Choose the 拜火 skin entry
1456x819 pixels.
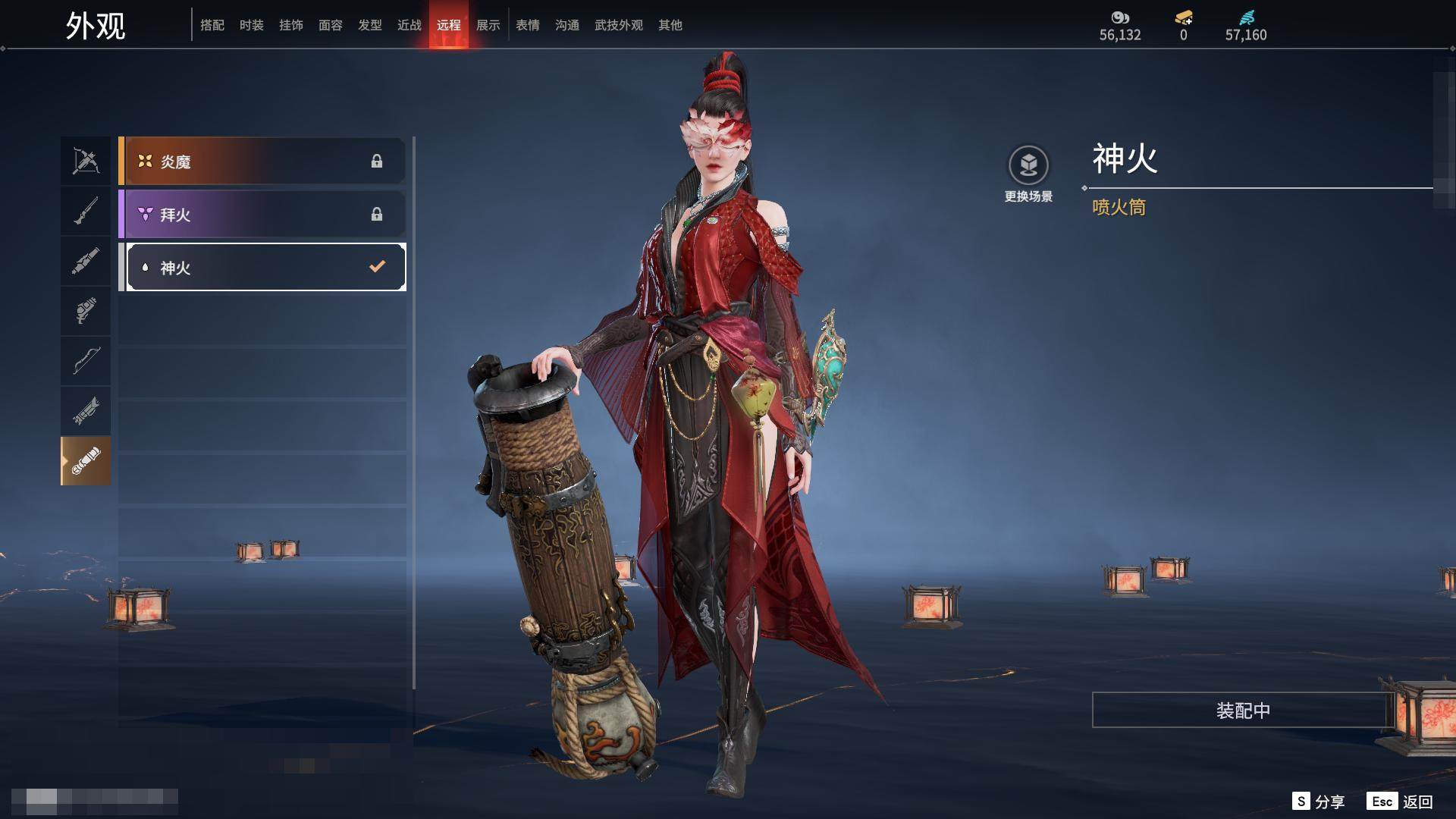[263, 215]
